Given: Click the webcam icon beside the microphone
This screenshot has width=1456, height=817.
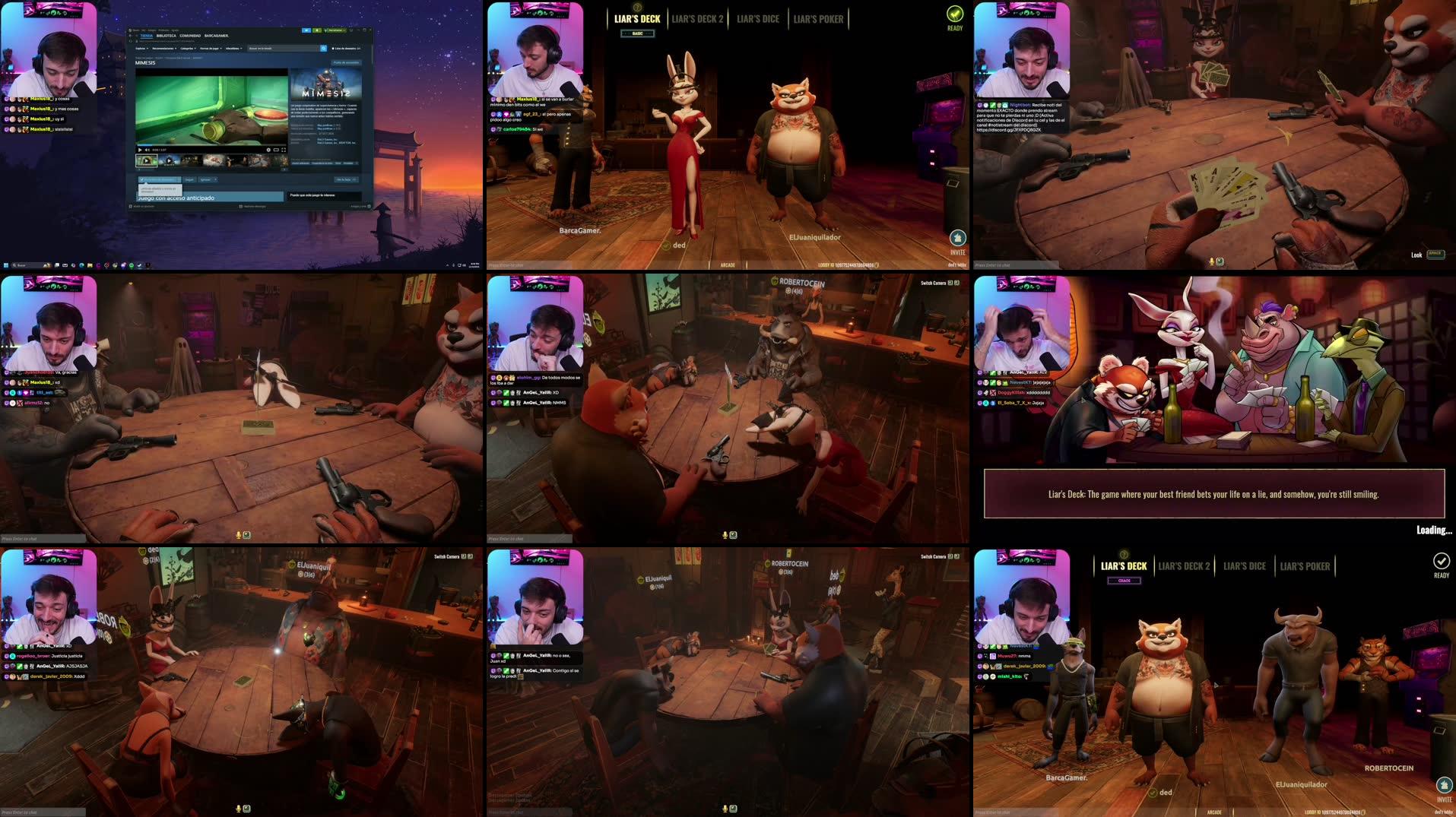Looking at the screenshot, I should pyautogui.click(x=733, y=534).
